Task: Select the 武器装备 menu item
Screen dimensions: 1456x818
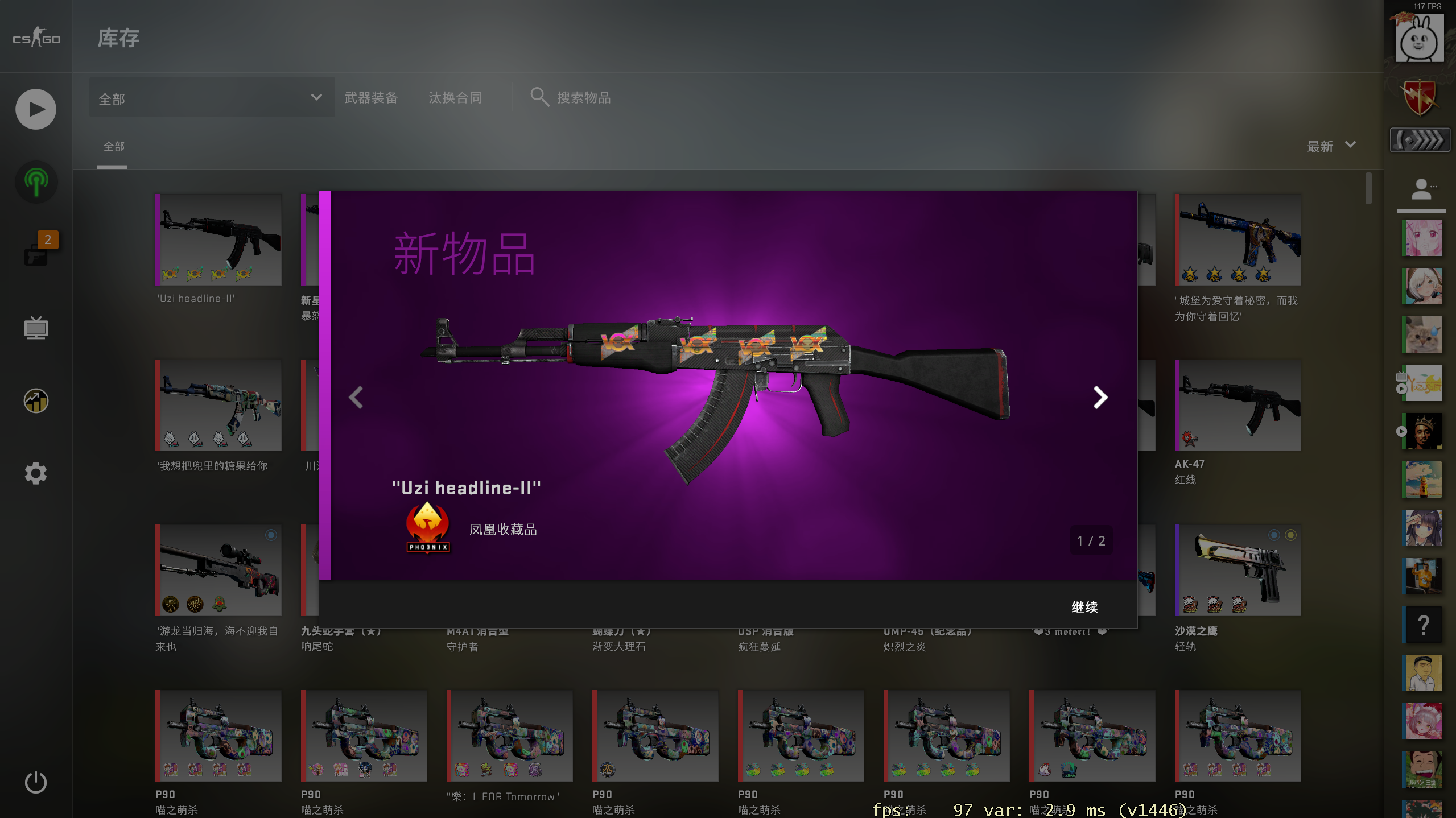Action: click(x=370, y=97)
